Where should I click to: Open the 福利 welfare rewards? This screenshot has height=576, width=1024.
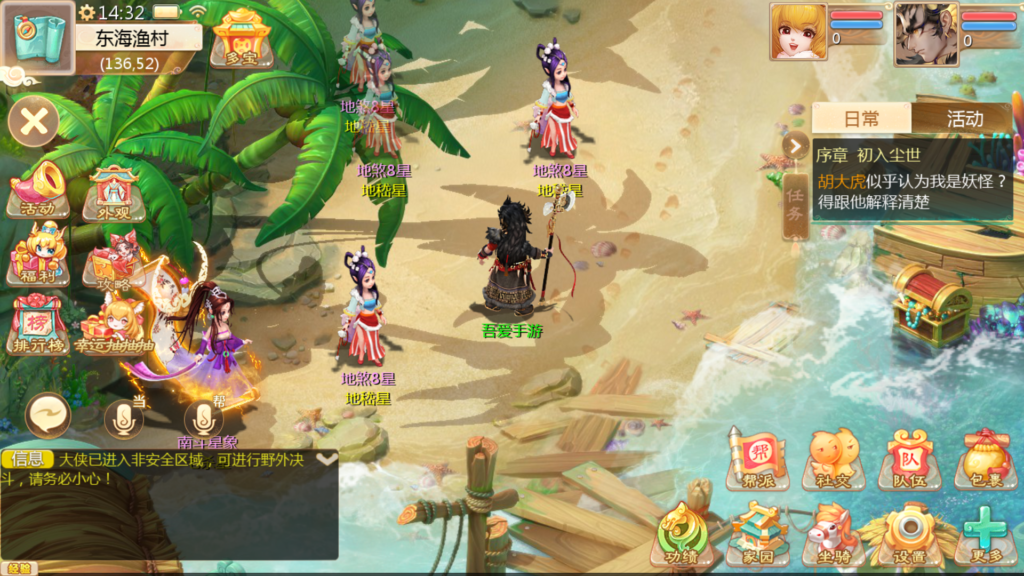tap(38, 255)
